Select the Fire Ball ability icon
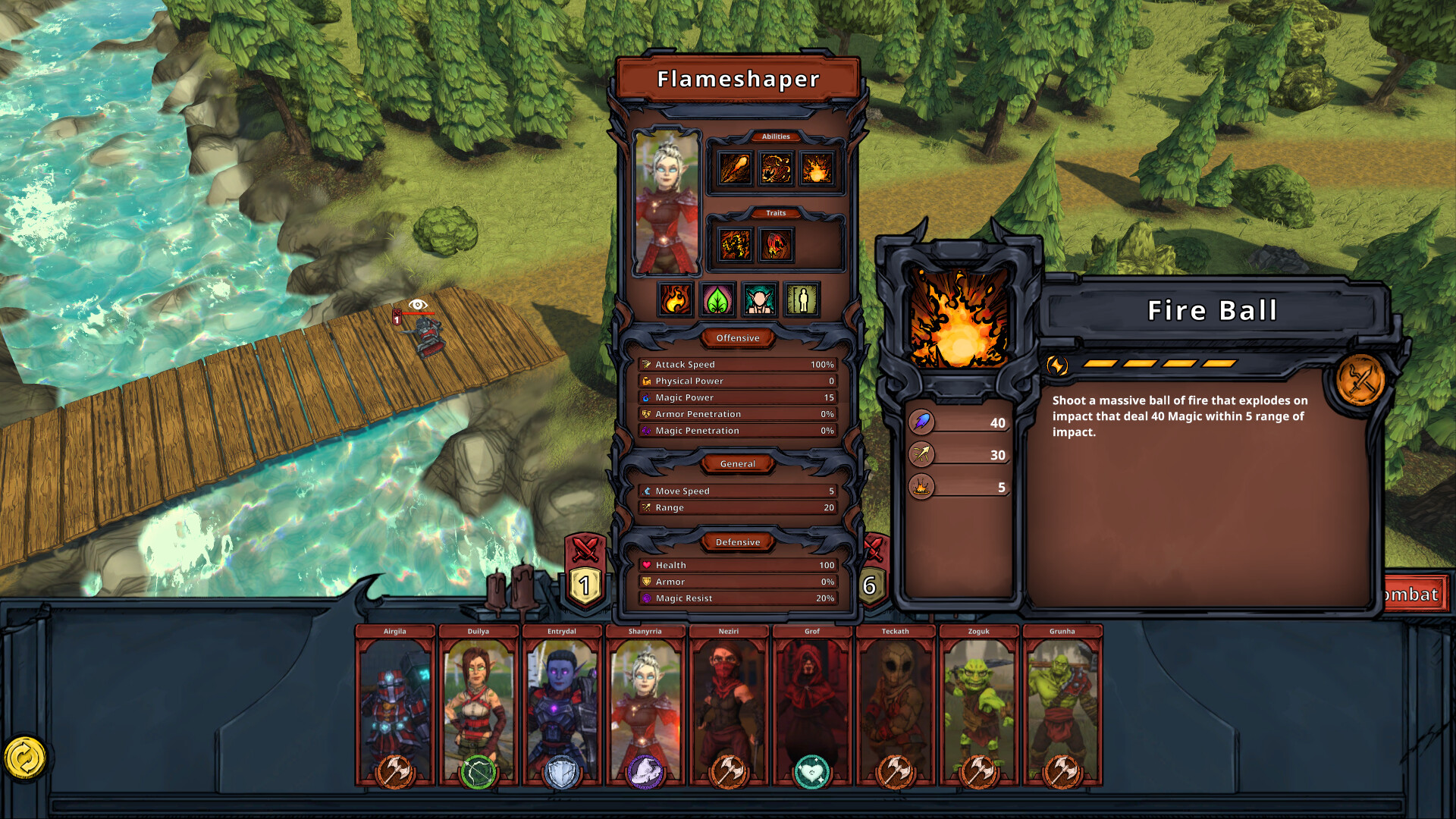Image resolution: width=1456 pixels, height=819 pixels. coord(959,318)
